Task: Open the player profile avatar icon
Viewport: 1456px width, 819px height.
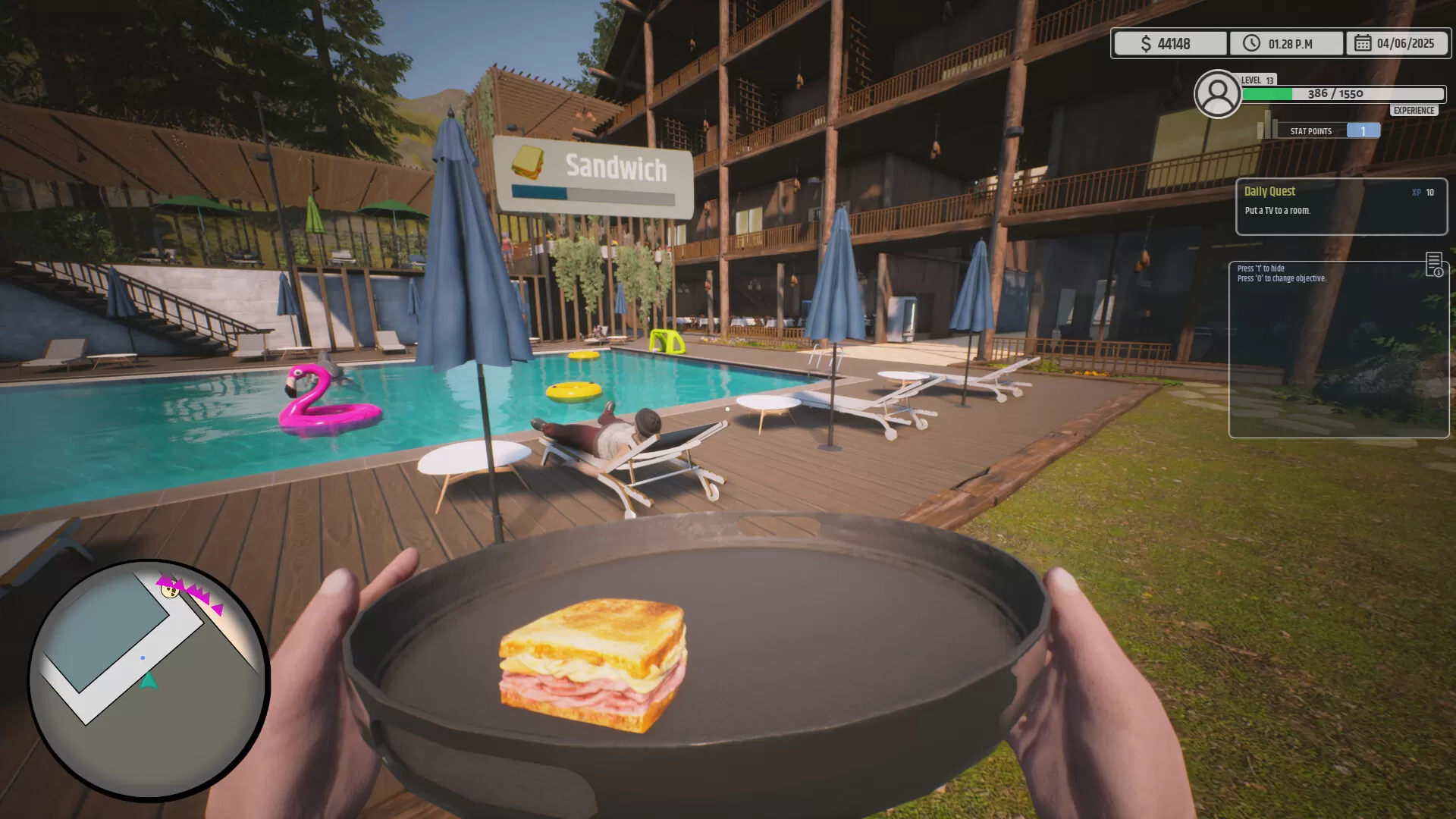Action: (1219, 94)
